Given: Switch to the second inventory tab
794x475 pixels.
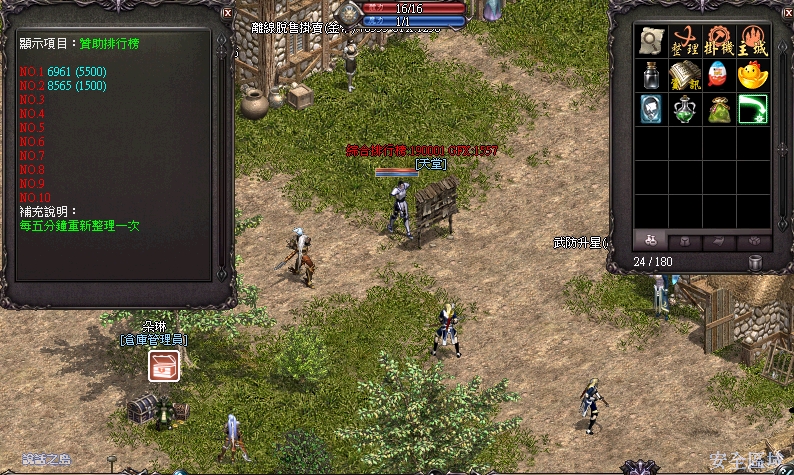Looking at the screenshot, I should pos(685,240).
